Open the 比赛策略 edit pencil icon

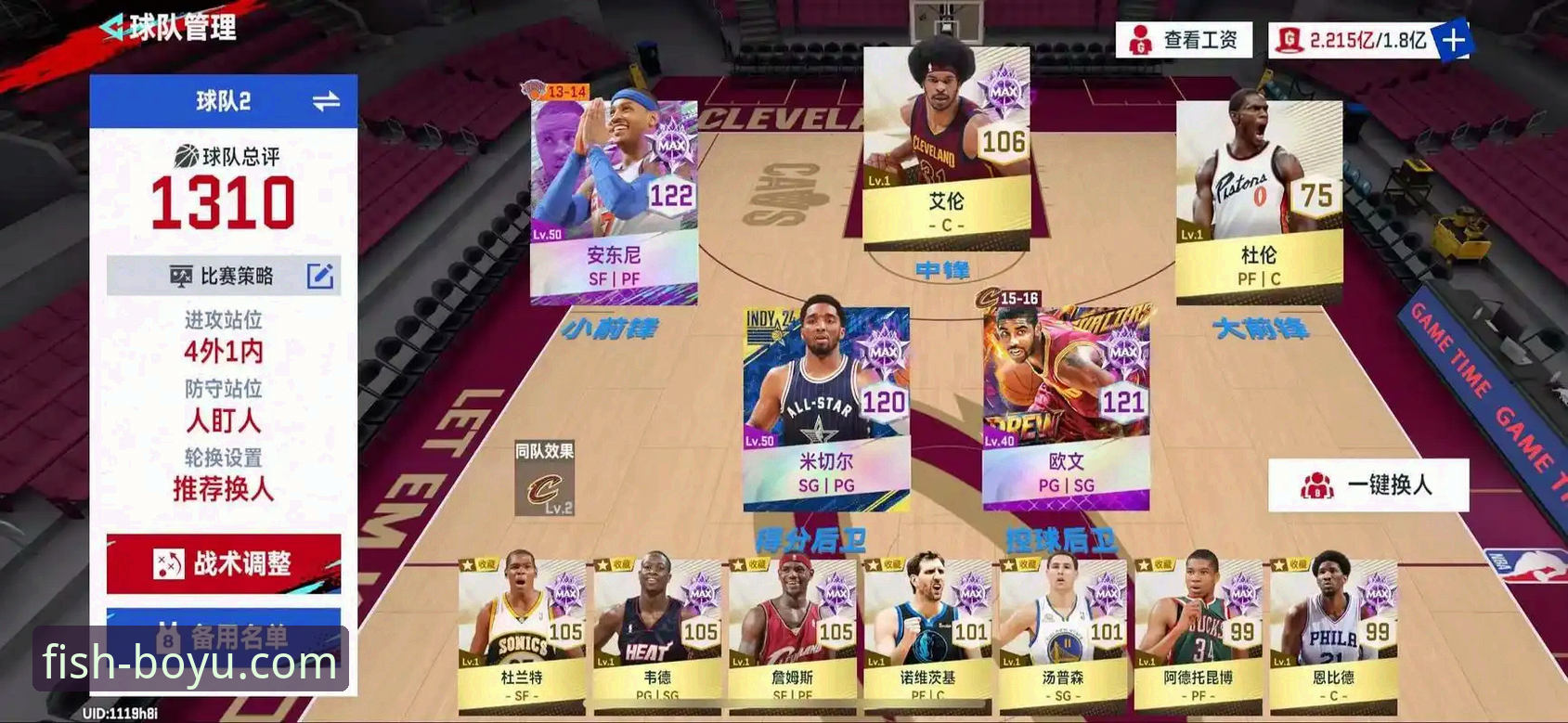[320, 276]
